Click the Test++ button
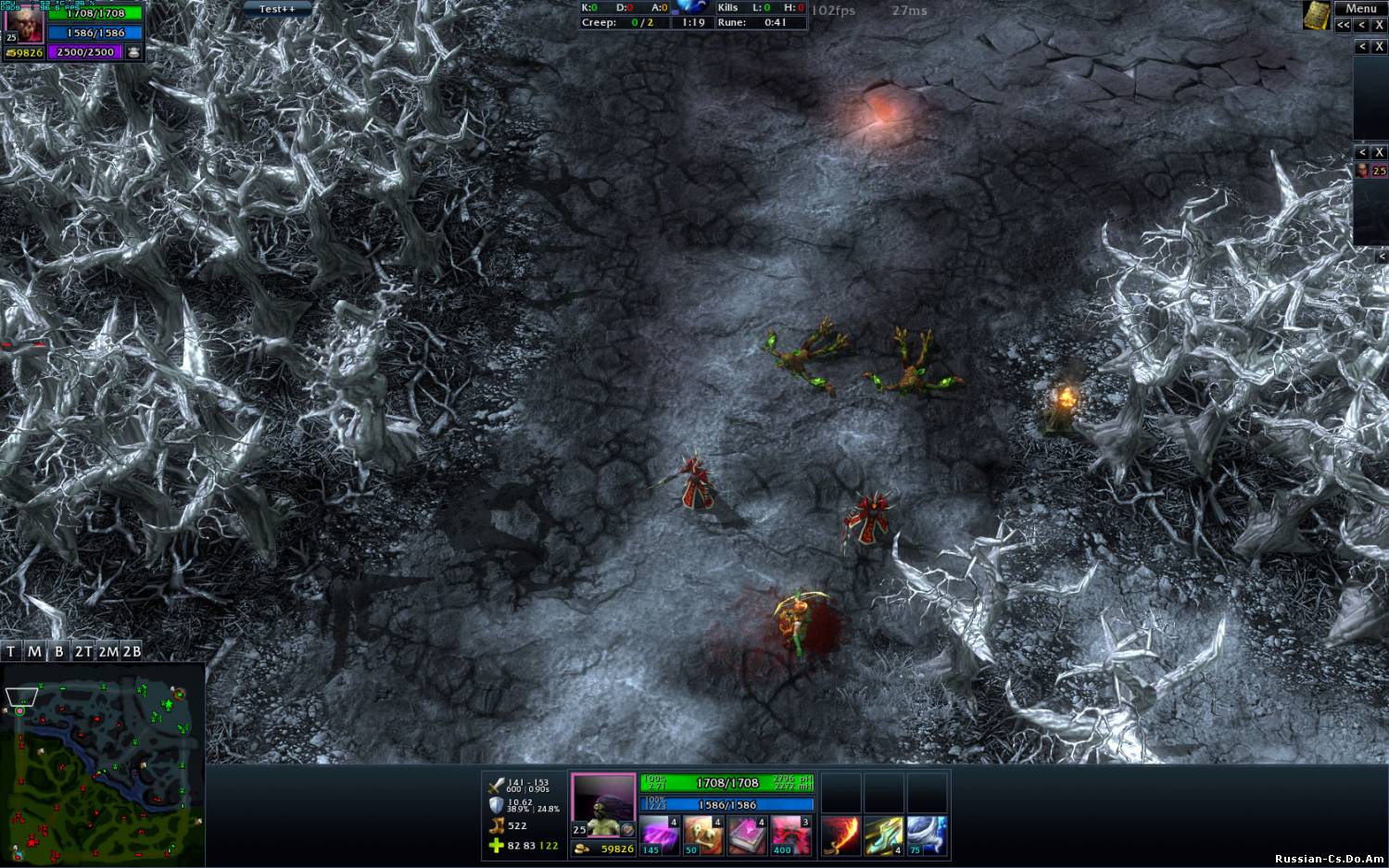The width and height of the screenshot is (1389, 868). 277,8
